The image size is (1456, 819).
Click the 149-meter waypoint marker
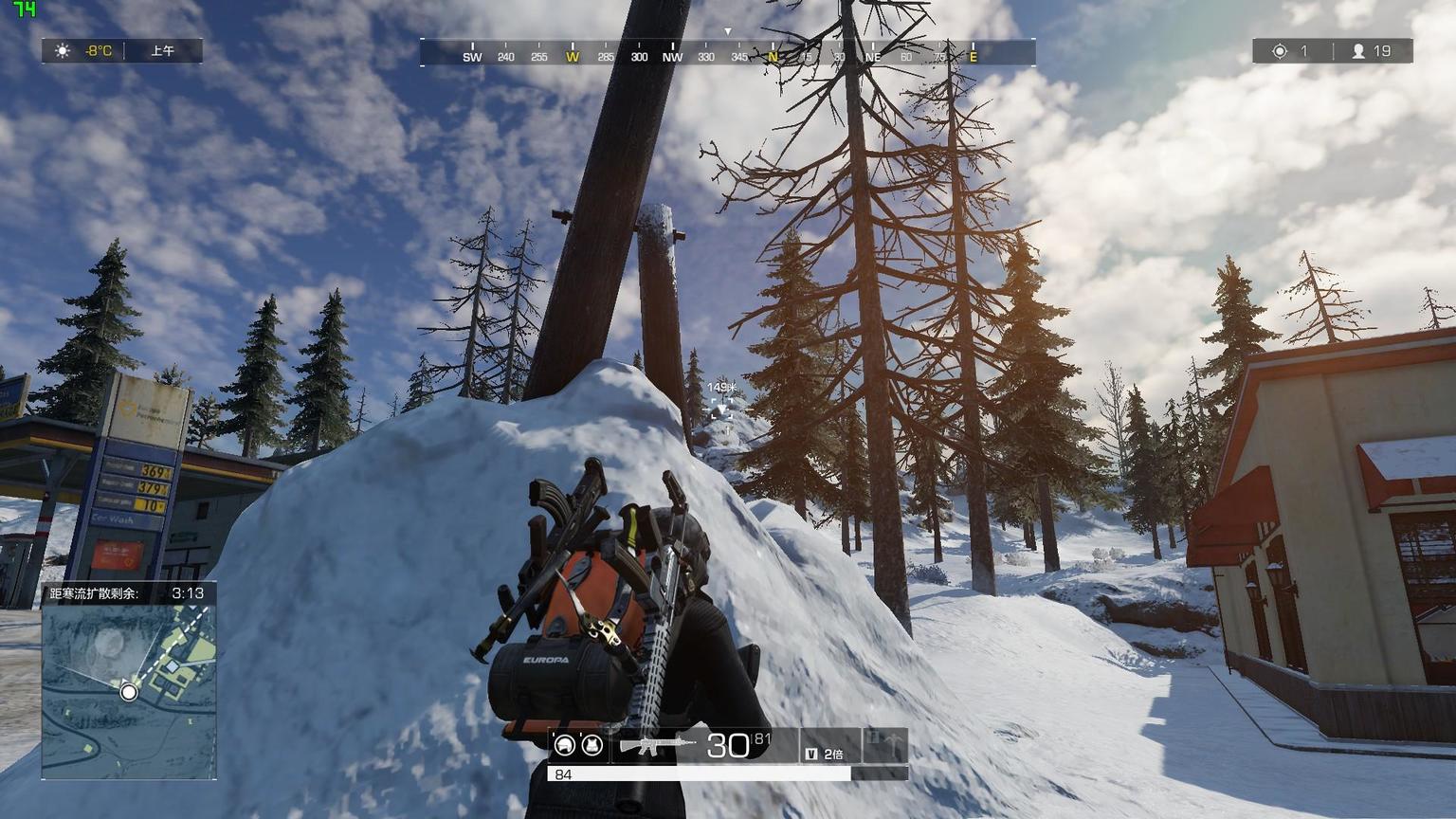pos(721,409)
